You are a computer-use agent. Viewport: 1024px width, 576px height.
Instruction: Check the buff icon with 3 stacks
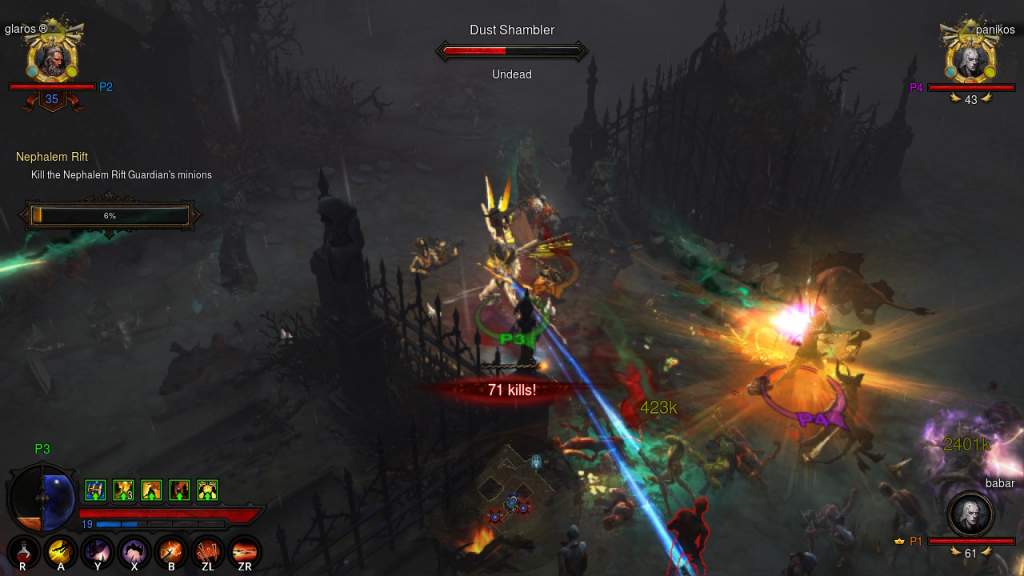pos(123,490)
